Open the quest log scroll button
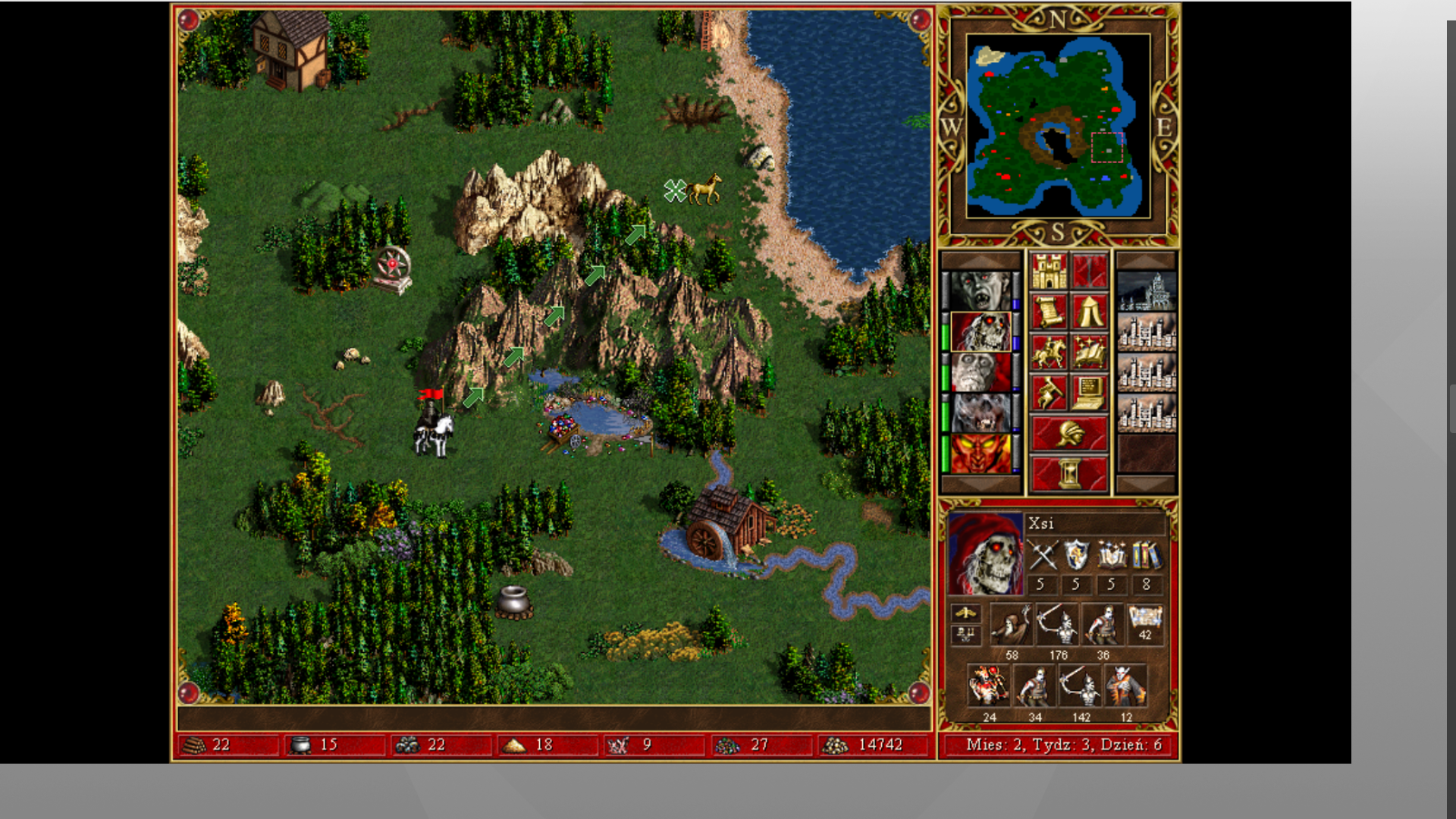The width and height of the screenshot is (1456, 819). pyautogui.click(x=1049, y=312)
